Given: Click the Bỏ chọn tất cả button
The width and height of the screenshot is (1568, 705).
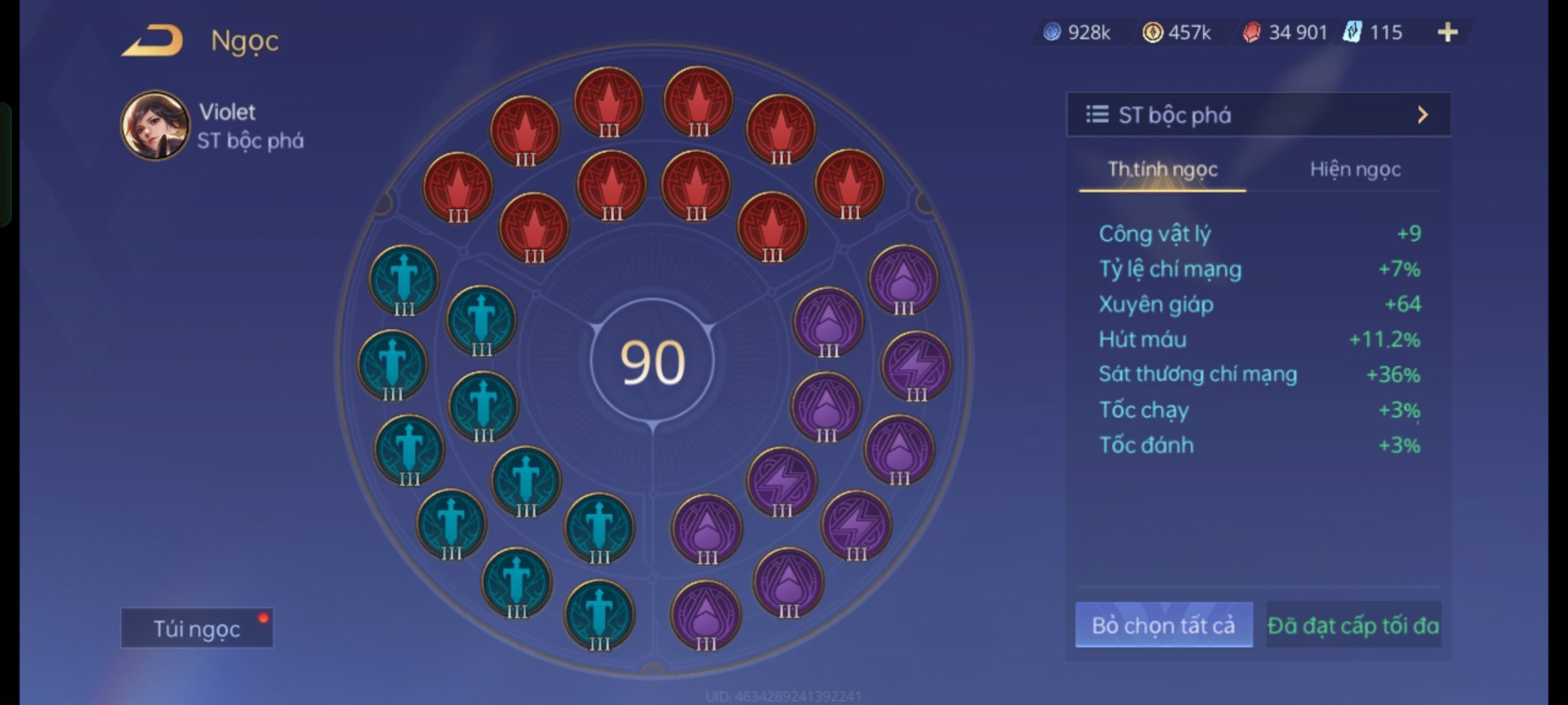Looking at the screenshot, I should pos(1163,625).
